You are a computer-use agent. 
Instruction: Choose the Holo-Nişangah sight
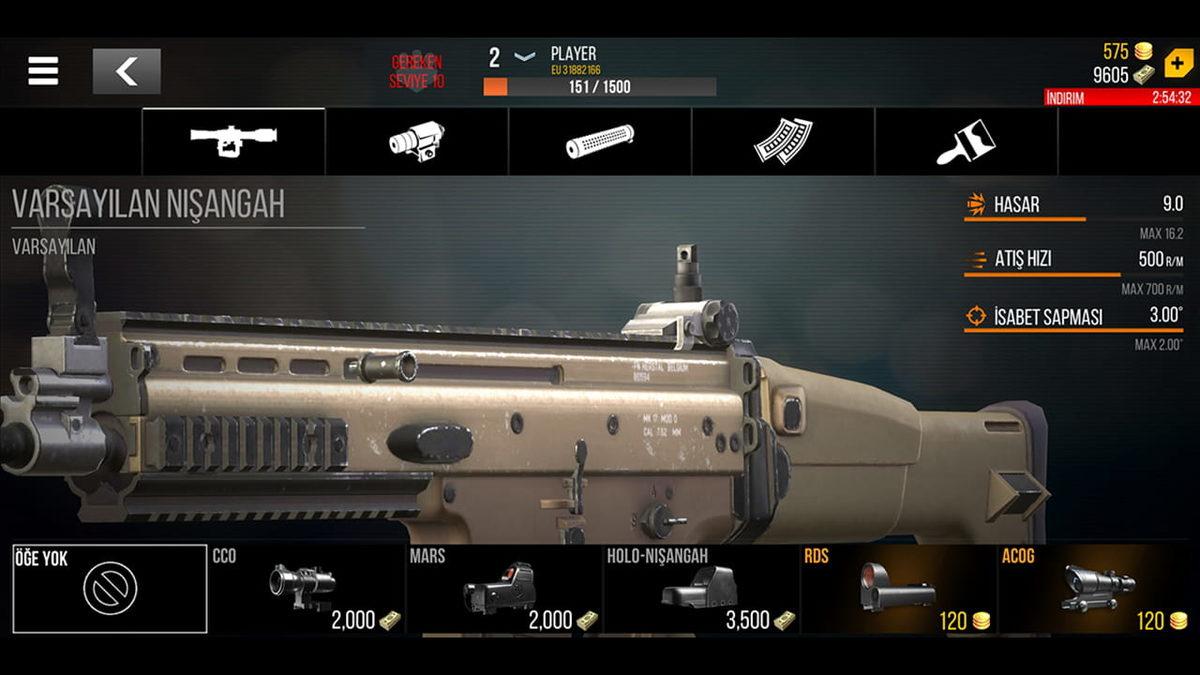[701, 589]
